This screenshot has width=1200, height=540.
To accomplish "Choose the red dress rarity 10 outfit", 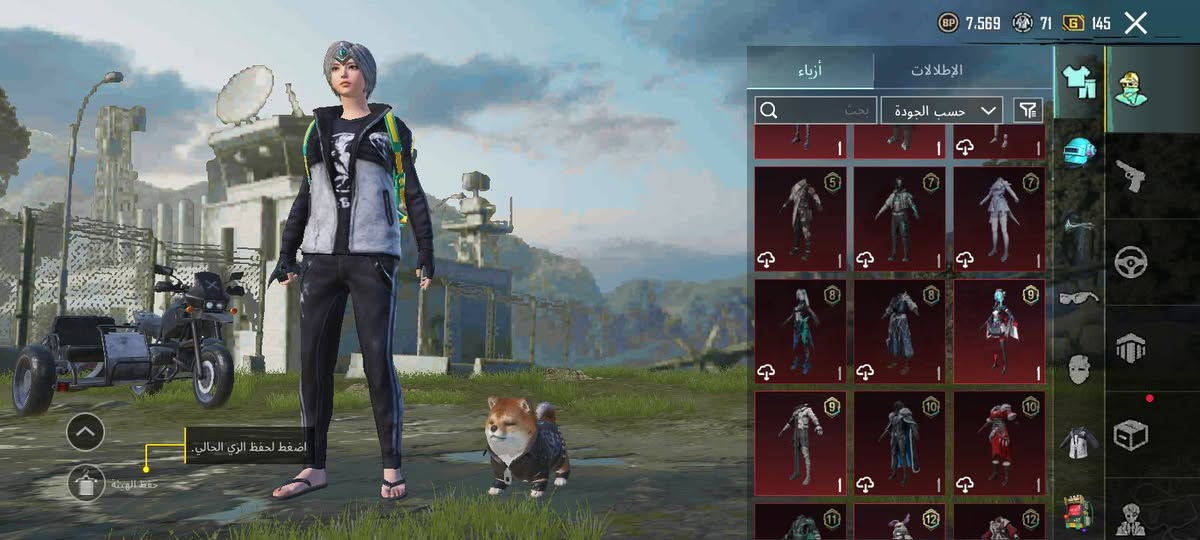I will point(998,443).
